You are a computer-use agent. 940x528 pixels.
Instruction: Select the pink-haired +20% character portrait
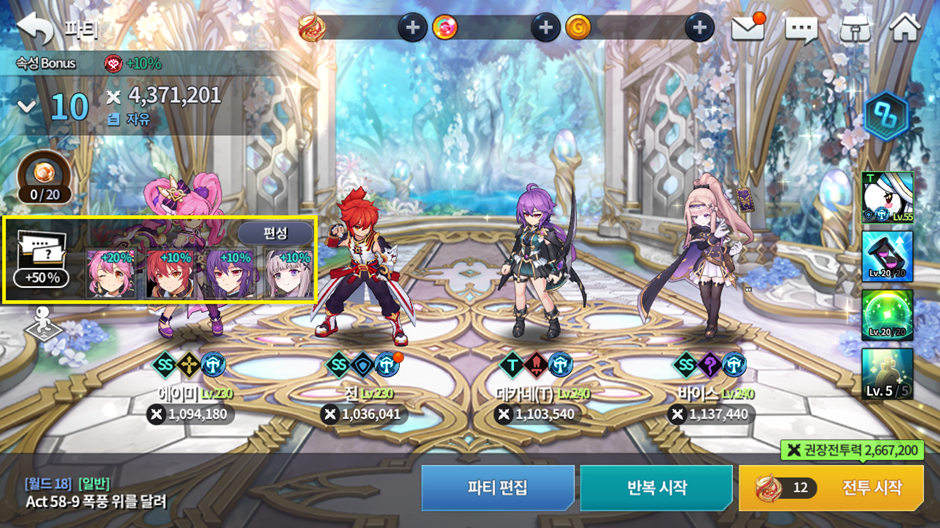point(111,274)
